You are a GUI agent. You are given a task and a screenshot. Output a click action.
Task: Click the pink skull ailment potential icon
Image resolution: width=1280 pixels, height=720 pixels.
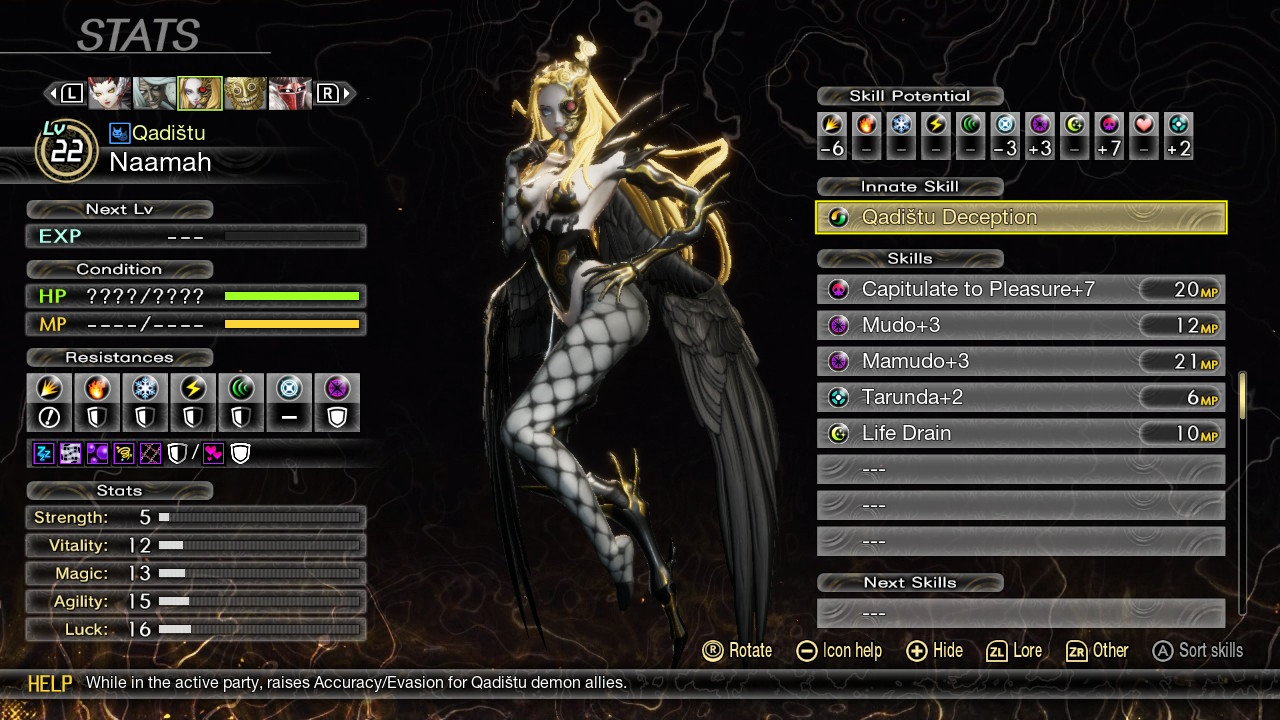coord(1109,125)
